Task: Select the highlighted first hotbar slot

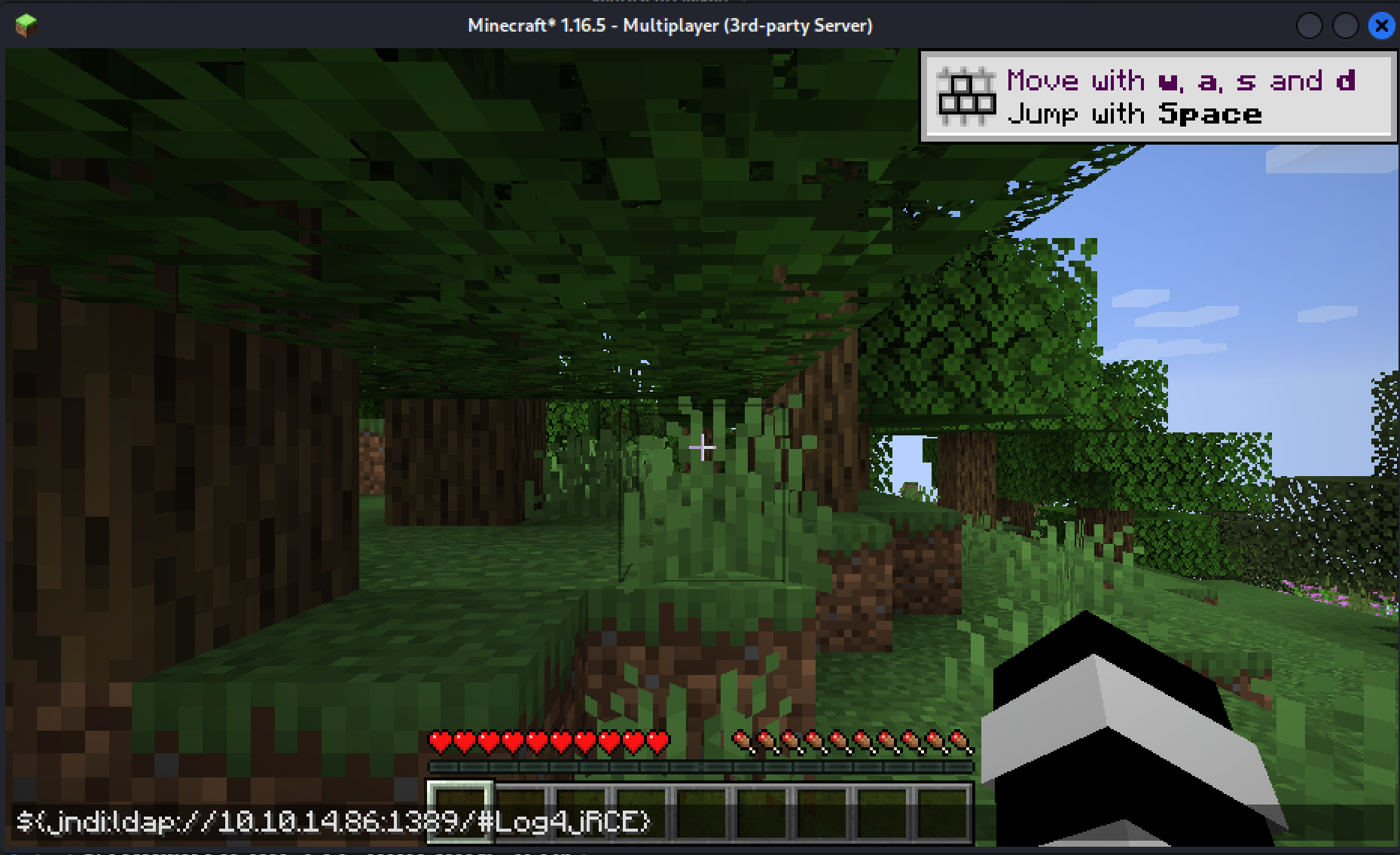Action: 459,812
